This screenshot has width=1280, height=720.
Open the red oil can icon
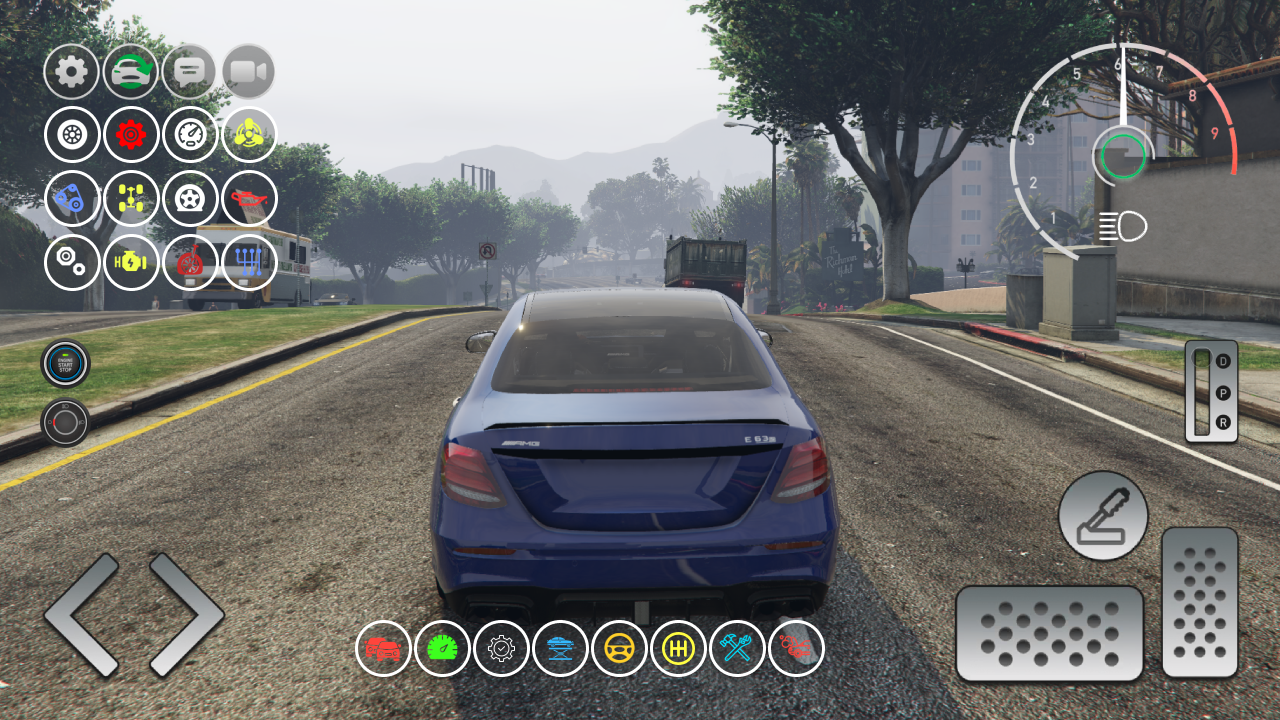coord(249,199)
